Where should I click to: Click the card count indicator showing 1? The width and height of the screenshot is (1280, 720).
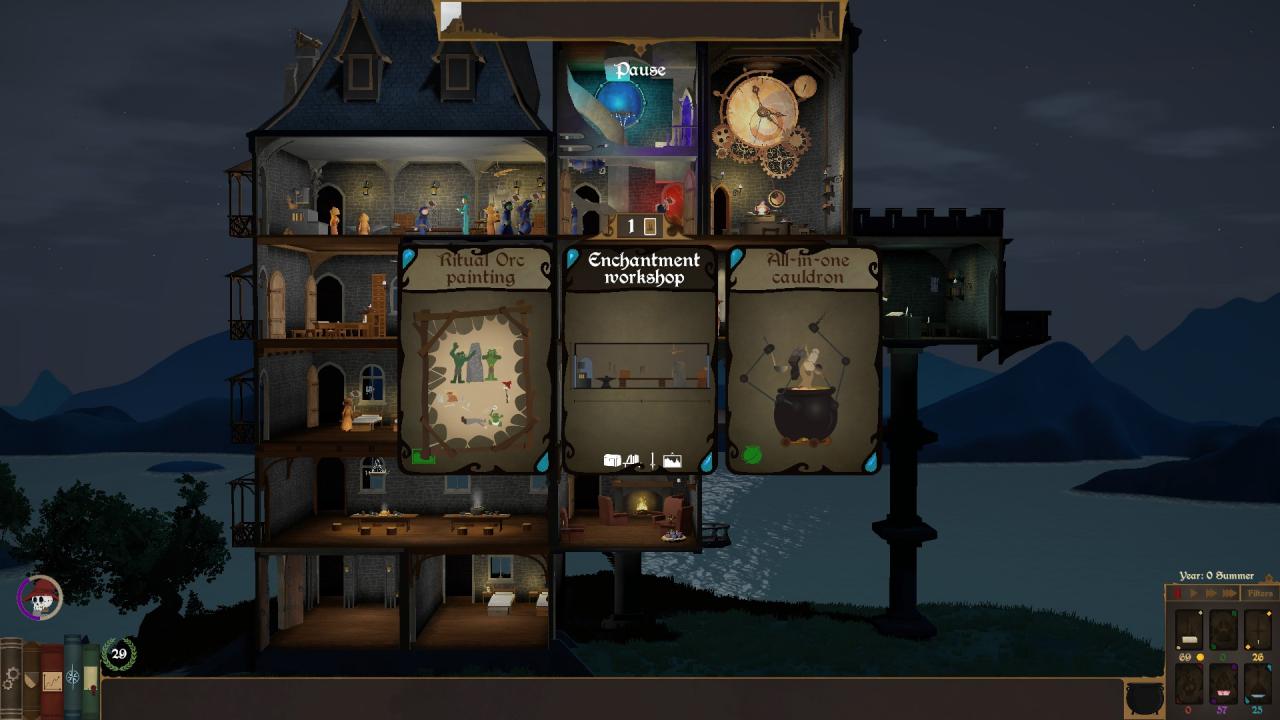point(638,226)
